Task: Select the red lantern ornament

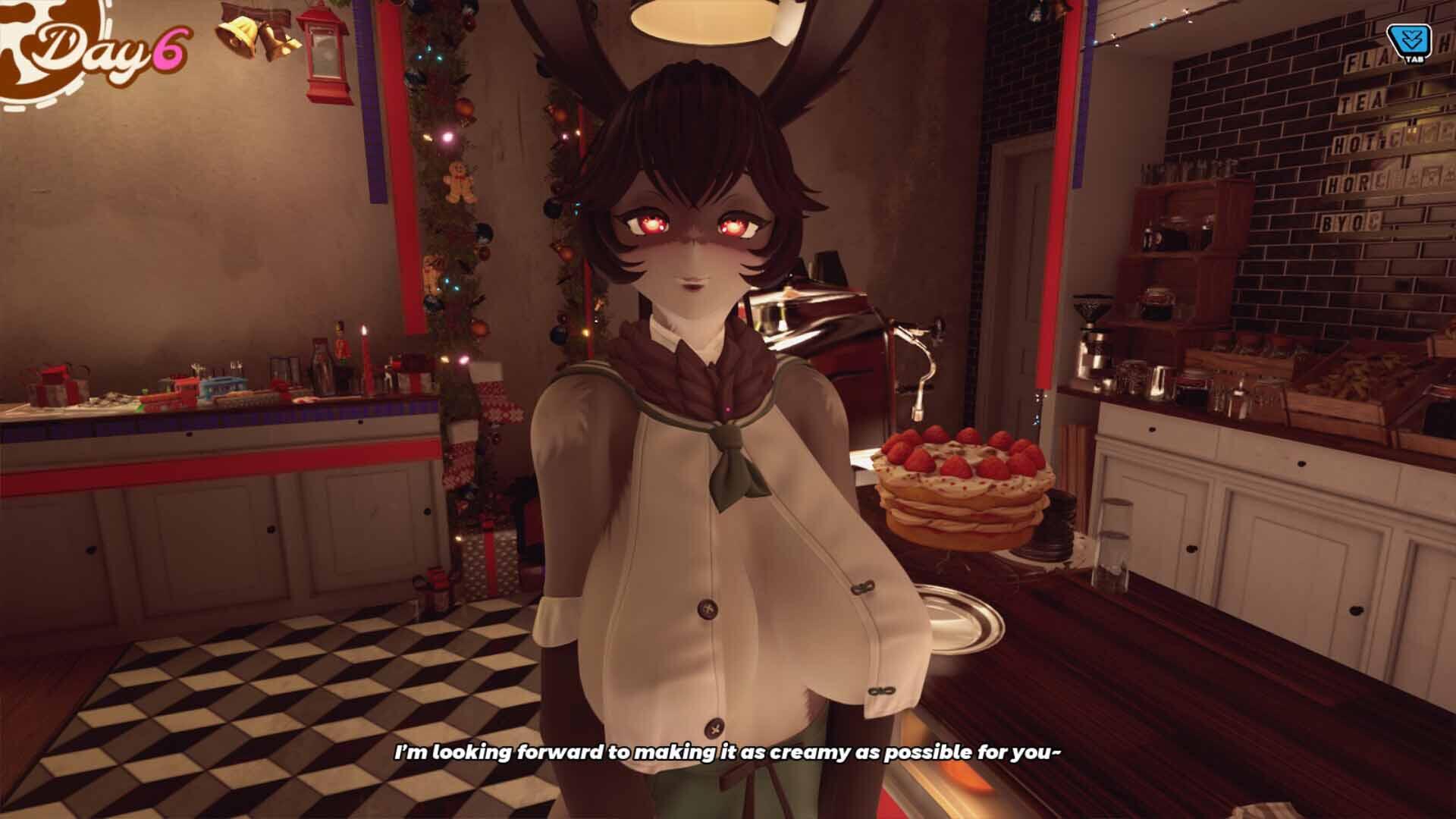Action: coord(325,53)
